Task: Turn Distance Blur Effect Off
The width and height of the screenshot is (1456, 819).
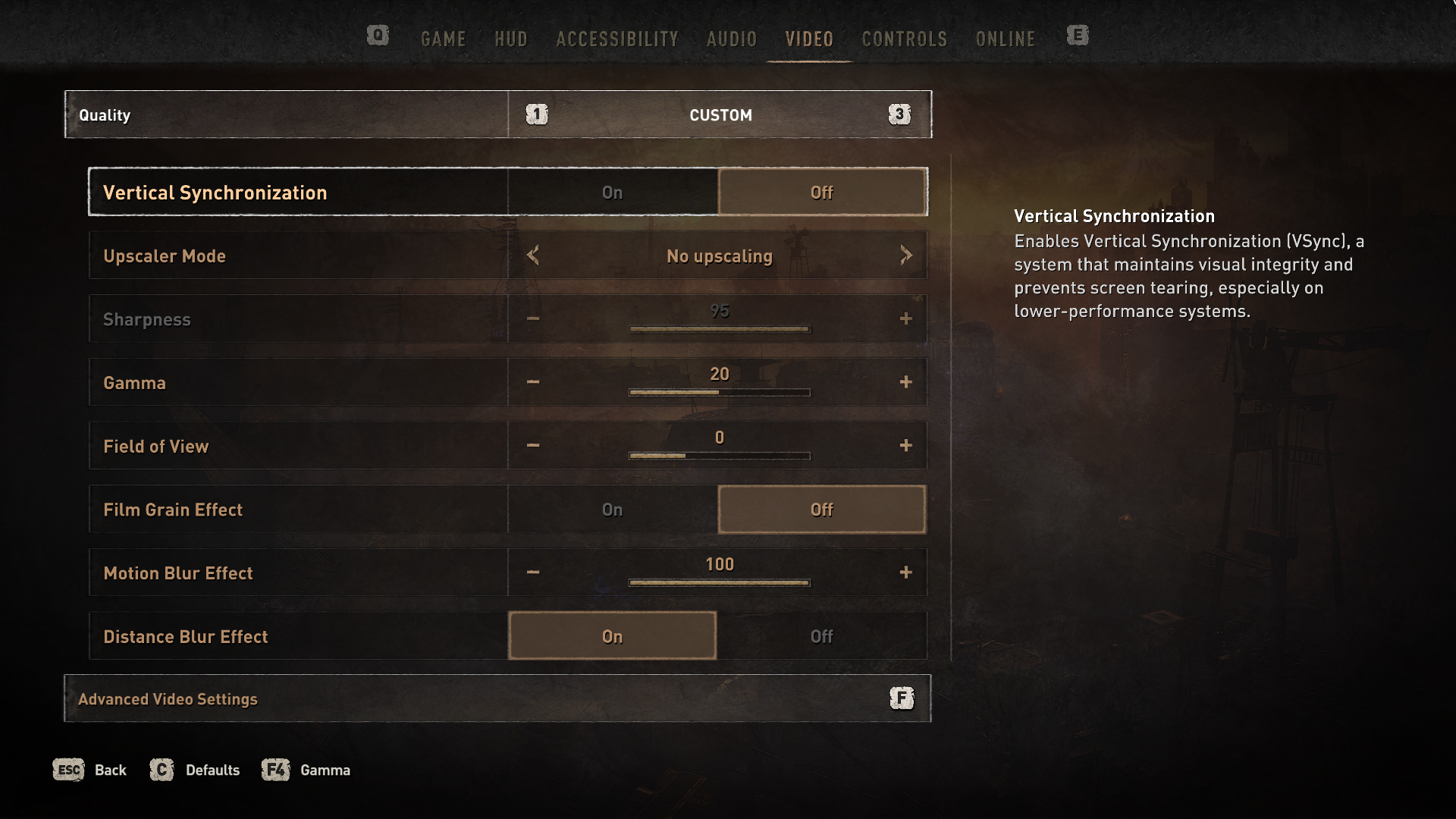Action: (821, 636)
